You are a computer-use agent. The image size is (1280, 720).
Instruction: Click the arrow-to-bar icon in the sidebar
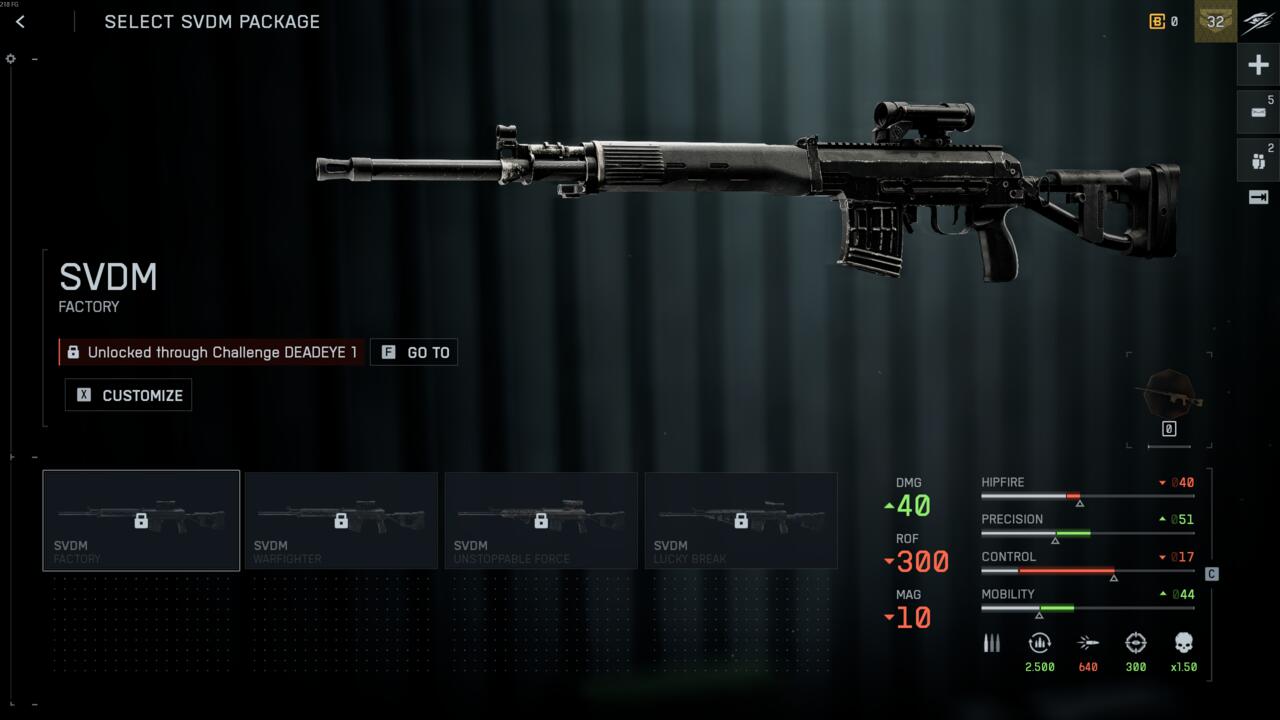[1258, 197]
